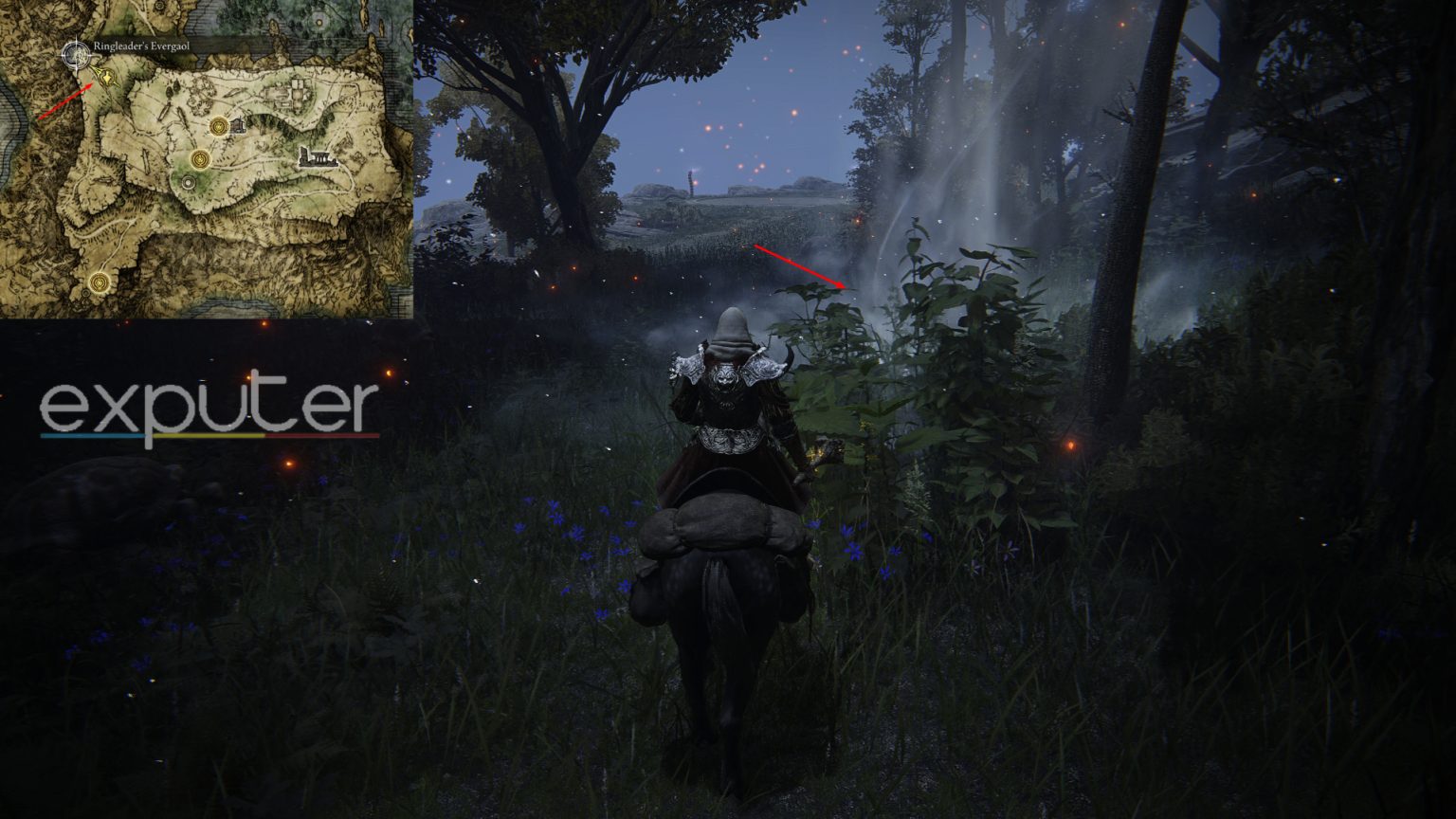Click the middle Site of Grace marker
The image size is (1456, 819).
[x=201, y=158]
